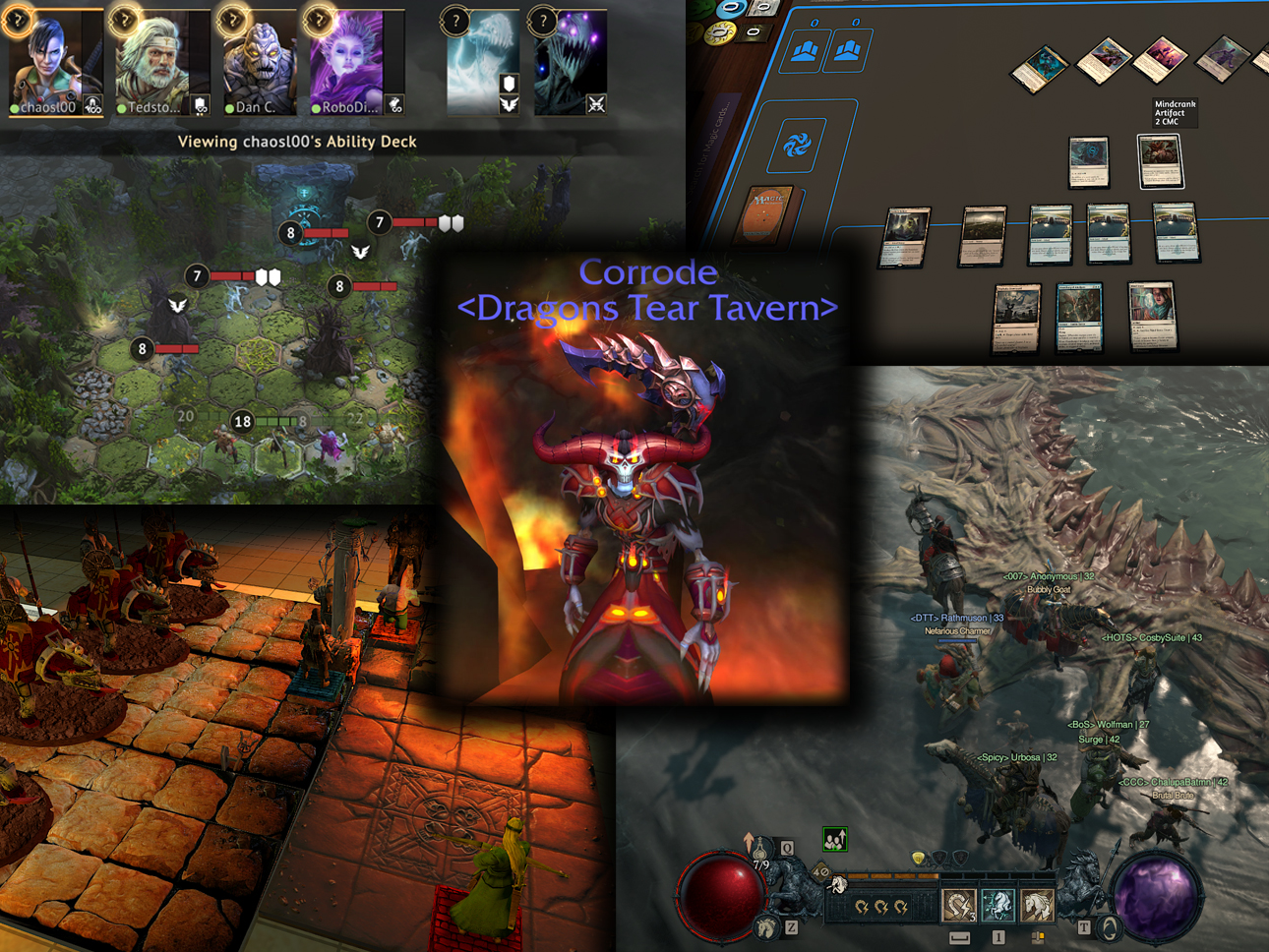The image size is (1269, 952).
Task: Draw from the Magic card deck
Action: click(770, 213)
